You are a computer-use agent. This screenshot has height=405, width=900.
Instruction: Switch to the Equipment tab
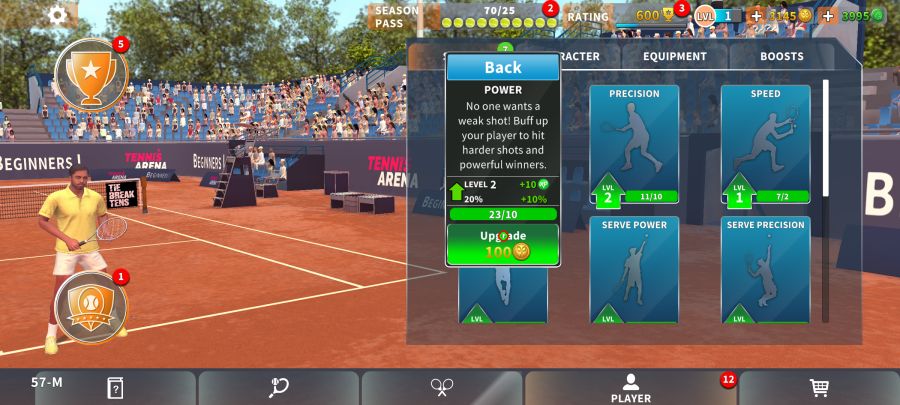point(675,57)
